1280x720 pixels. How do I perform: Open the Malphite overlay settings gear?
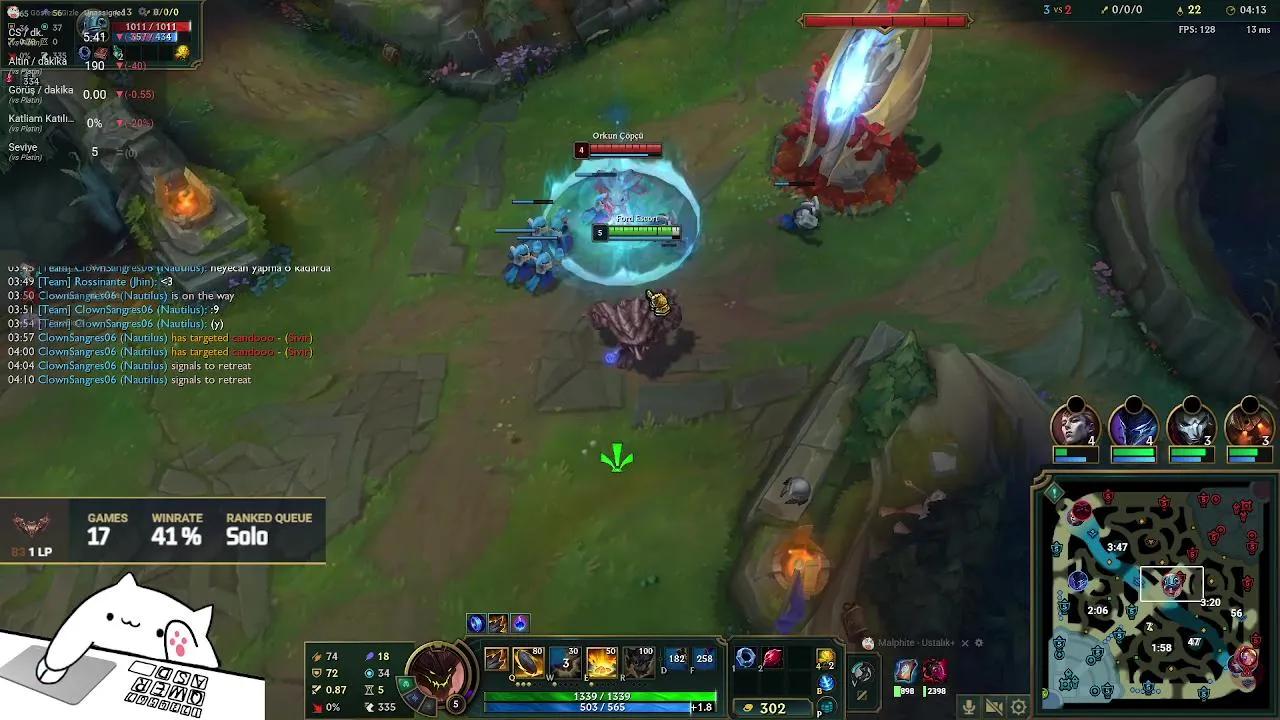(979, 643)
